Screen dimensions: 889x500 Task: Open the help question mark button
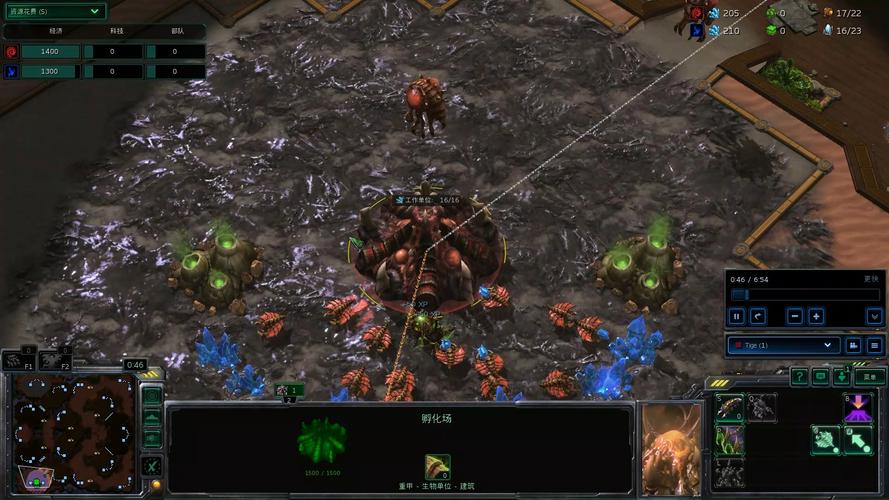pyautogui.click(x=799, y=377)
